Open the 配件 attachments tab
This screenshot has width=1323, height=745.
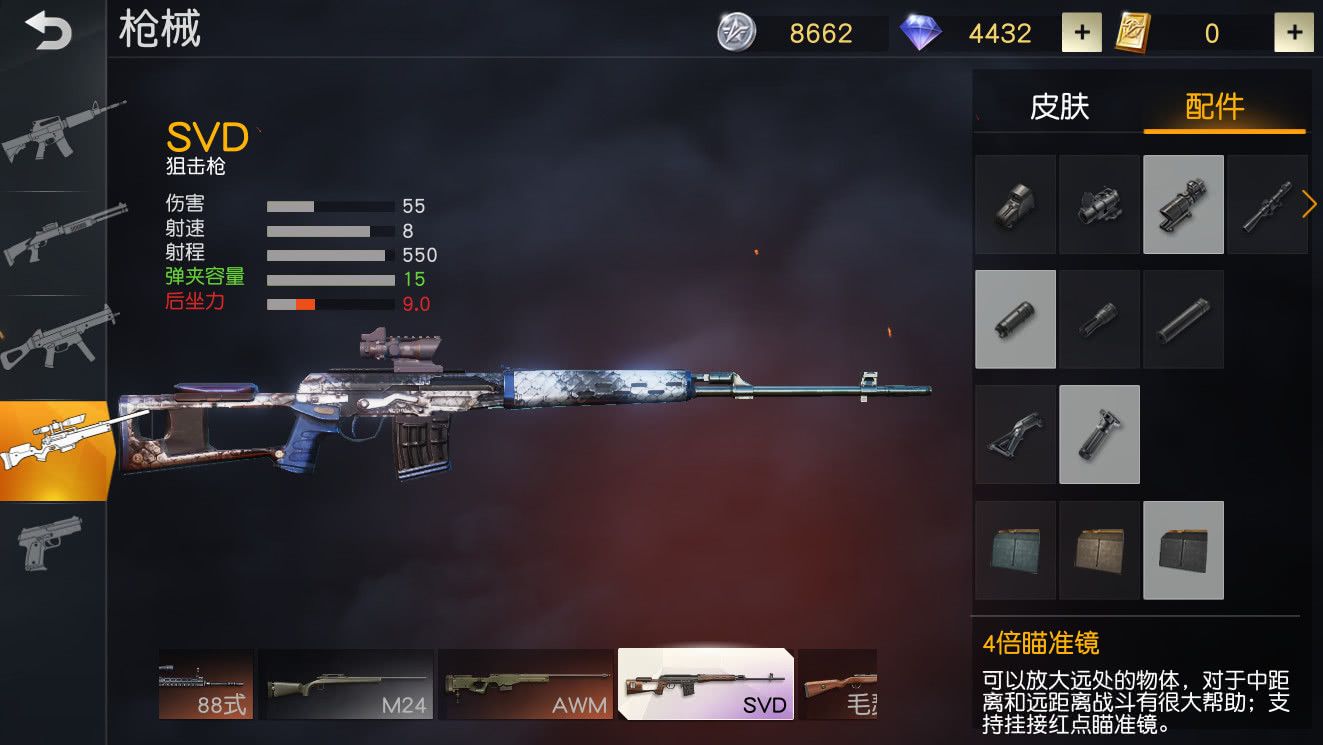coord(1214,106)
